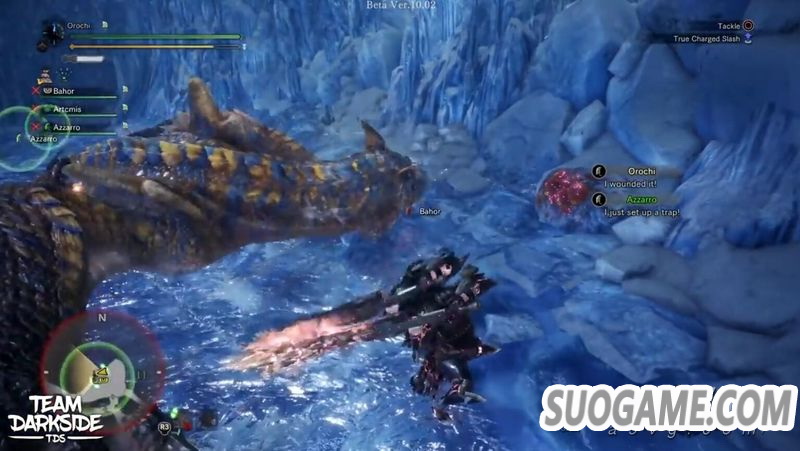Click the circular minimap
Screen dimensions: 800x451
coord(101,370)
